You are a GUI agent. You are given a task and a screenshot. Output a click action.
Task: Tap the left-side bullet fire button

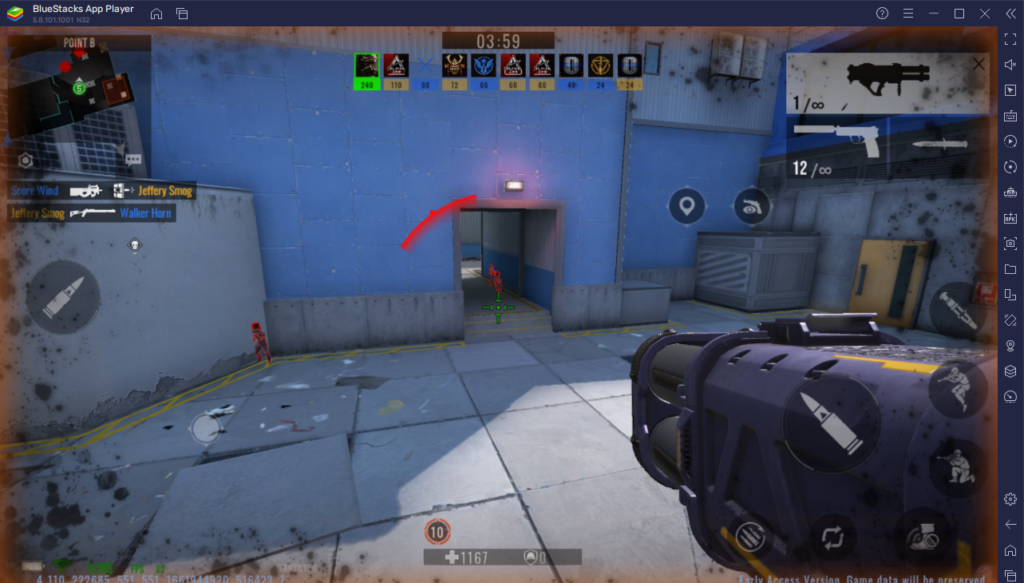(63, 296)
